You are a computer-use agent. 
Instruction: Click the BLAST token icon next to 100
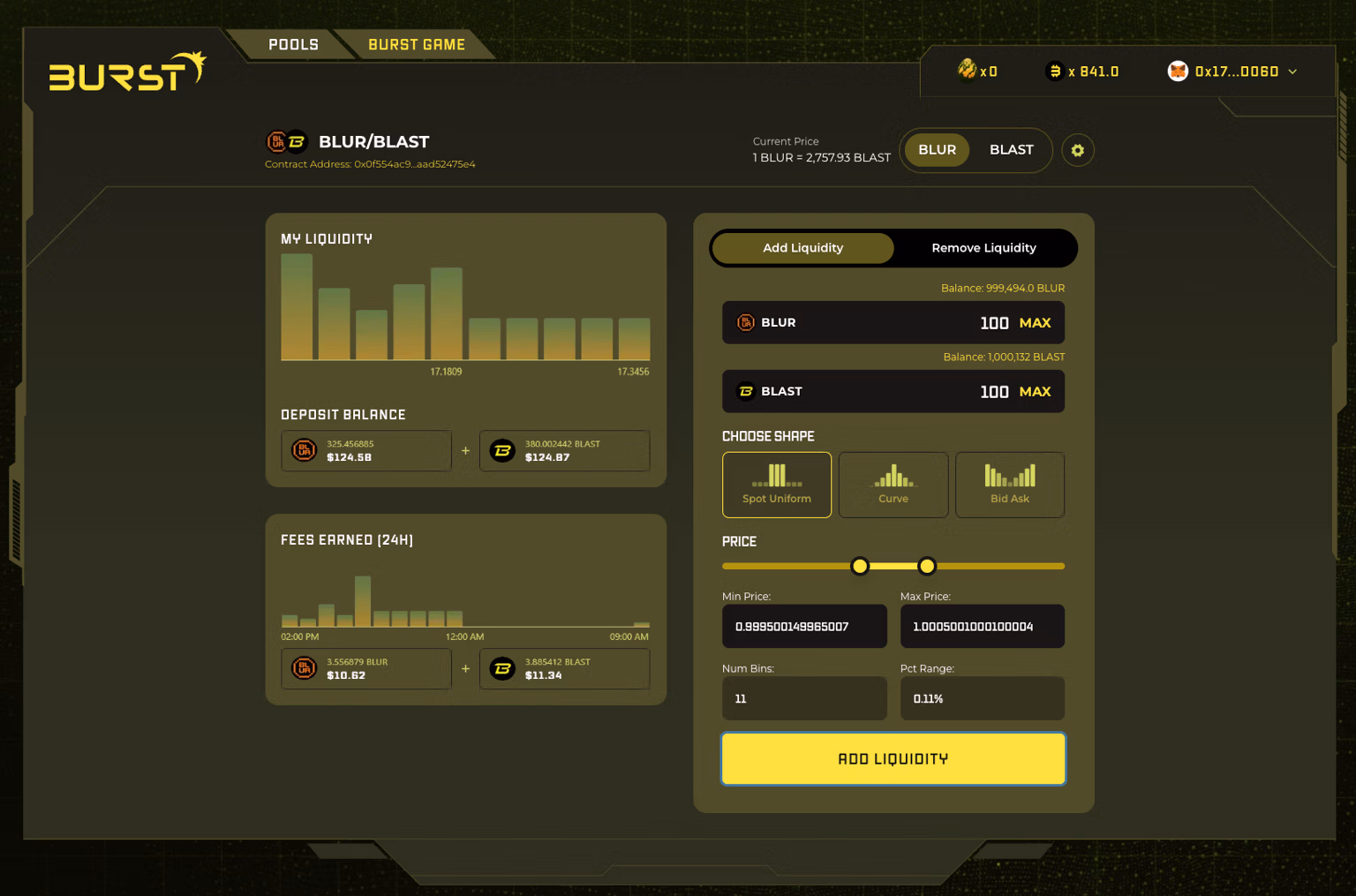tap(746, 391)
